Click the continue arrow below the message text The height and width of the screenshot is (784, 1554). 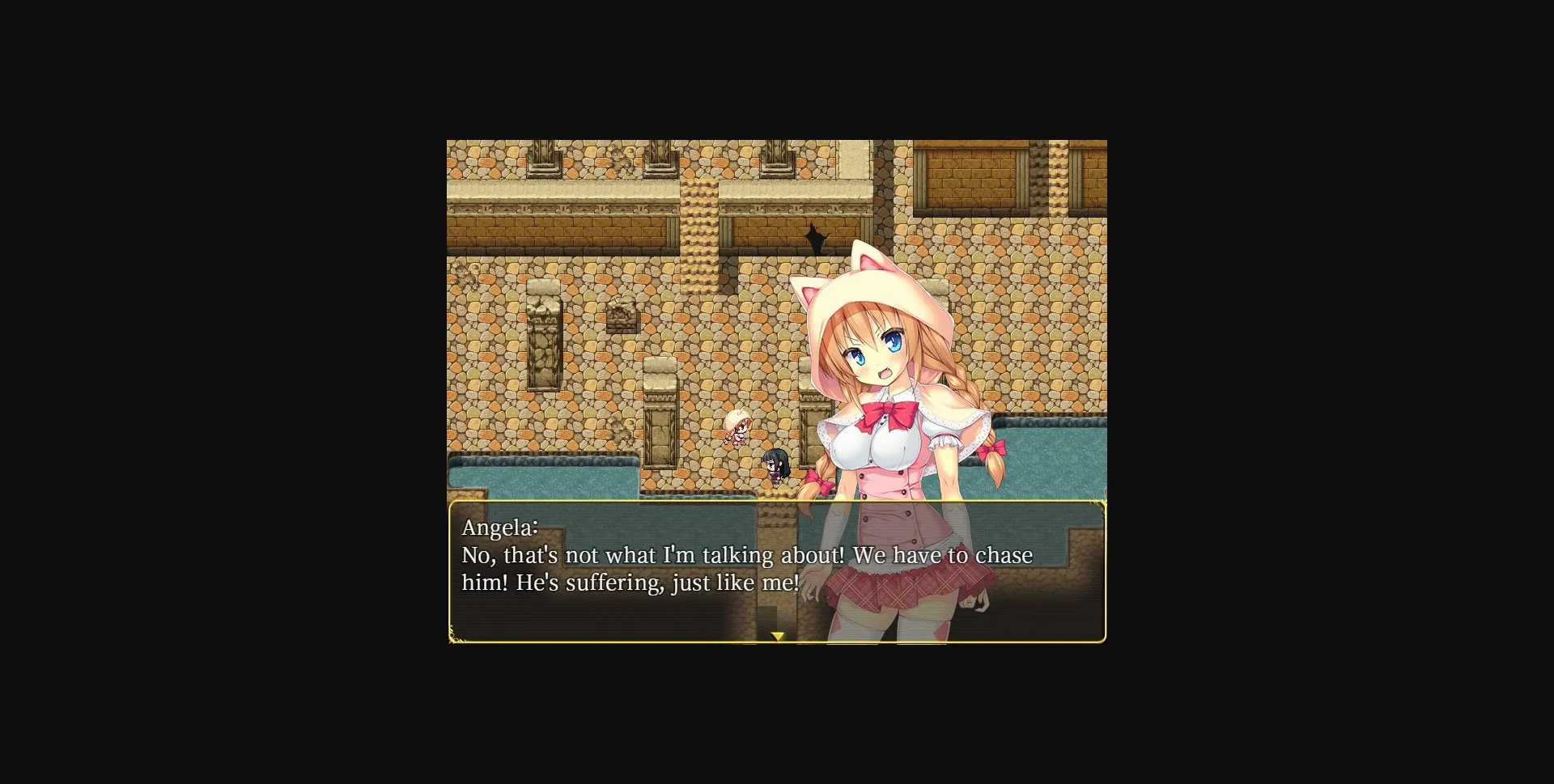pyautogui.click(x=777, y=636)
